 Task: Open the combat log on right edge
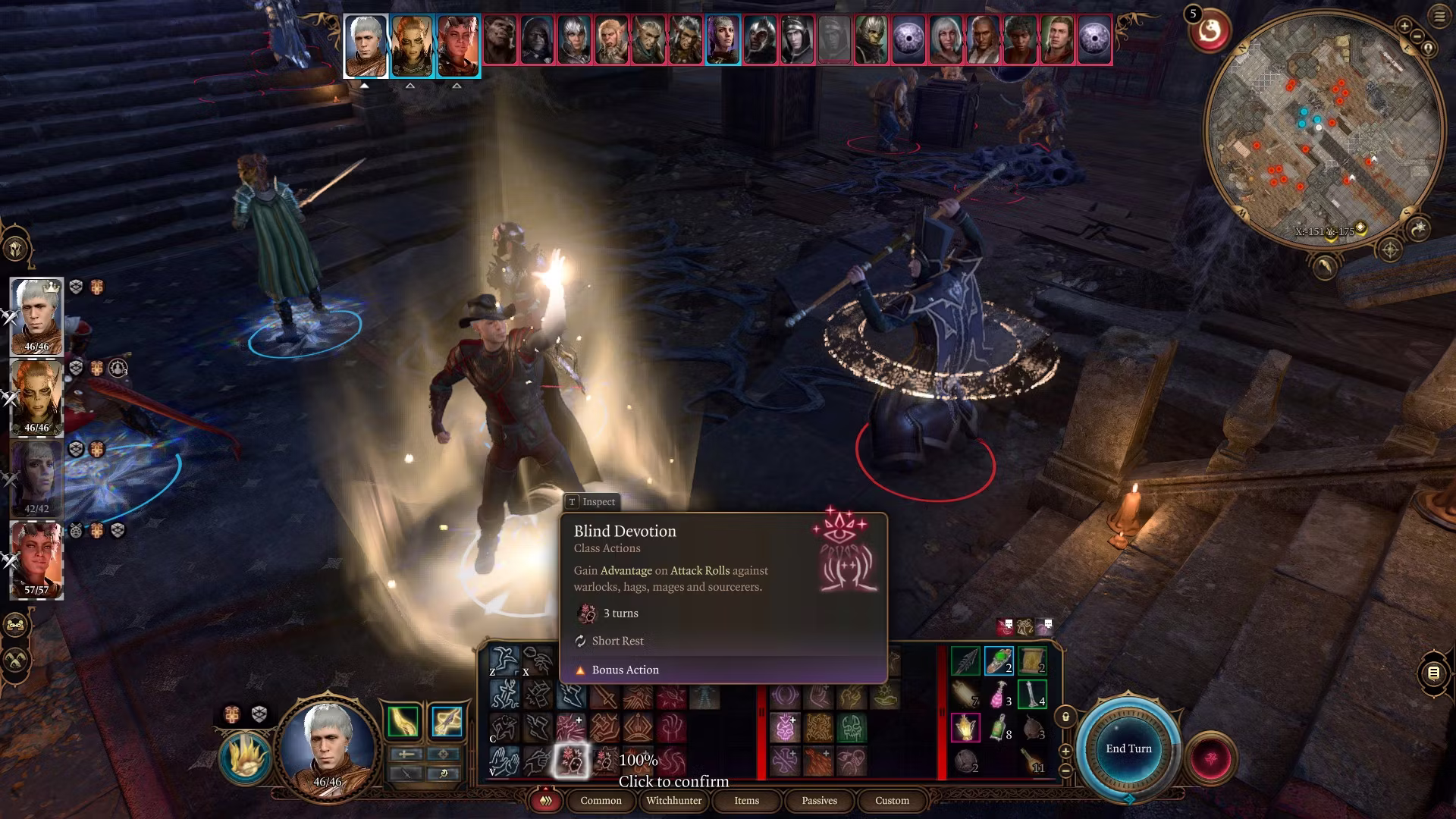pyautogui.click(x=1433, y=673)
